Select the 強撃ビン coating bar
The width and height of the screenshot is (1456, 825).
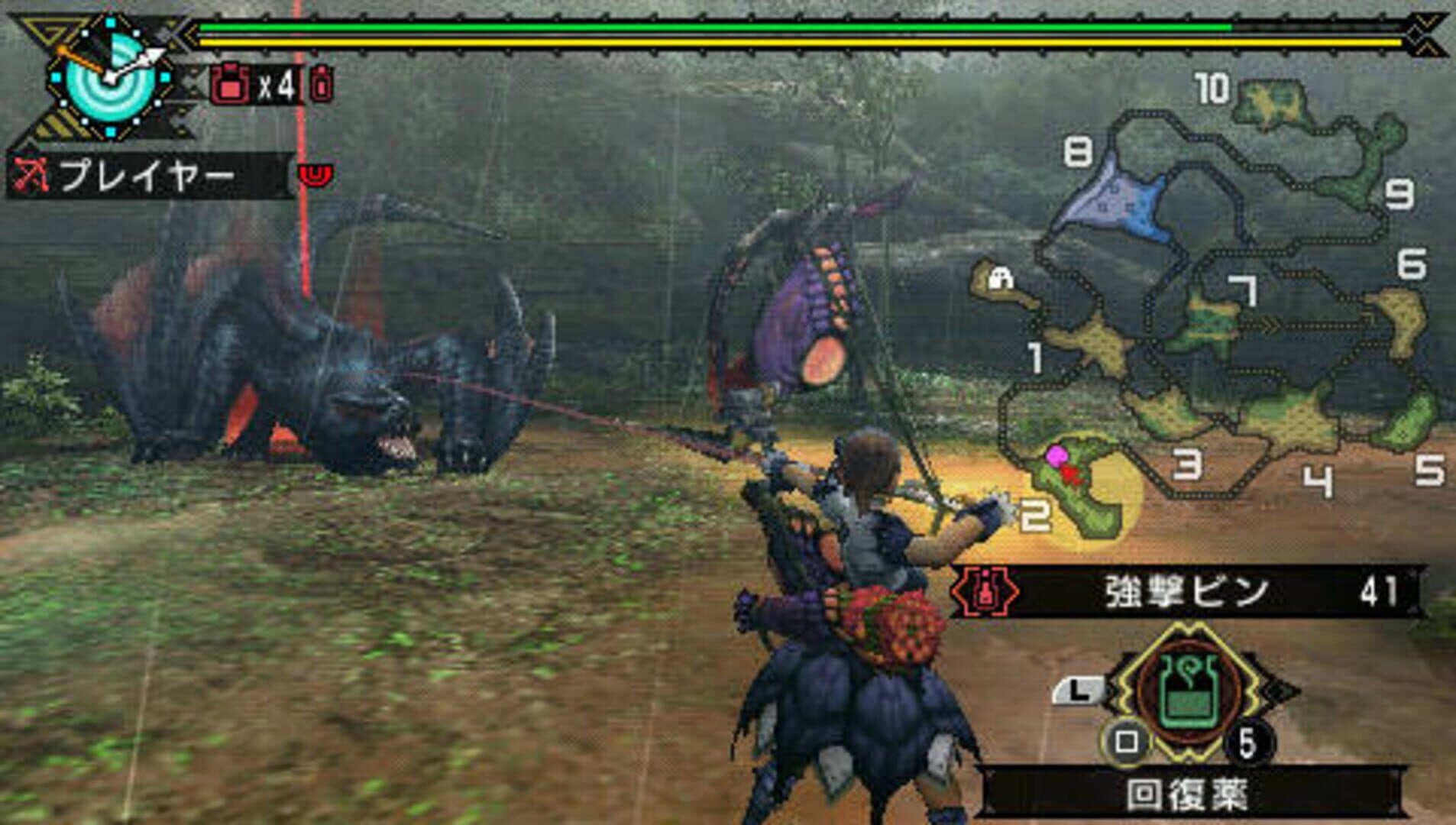click(x=1188, y=592)
